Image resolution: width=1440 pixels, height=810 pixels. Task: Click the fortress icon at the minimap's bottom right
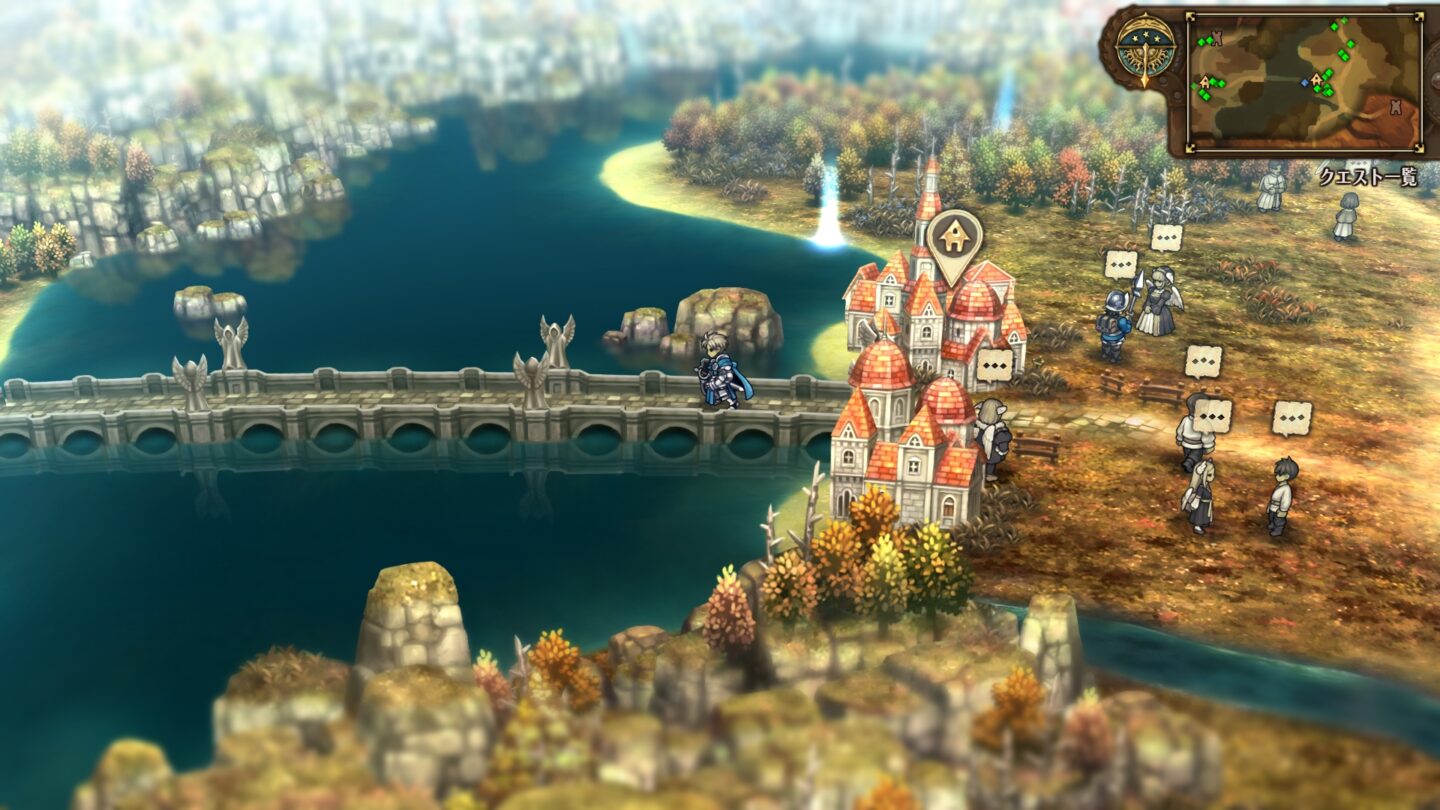coord(1395,105)
